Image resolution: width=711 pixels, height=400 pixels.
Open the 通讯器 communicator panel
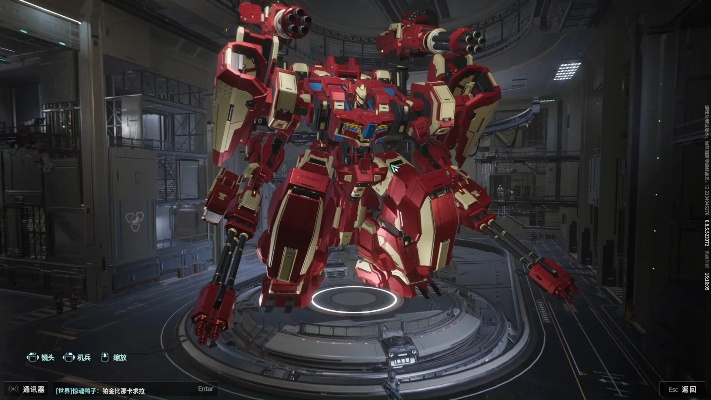pos(28,389)
